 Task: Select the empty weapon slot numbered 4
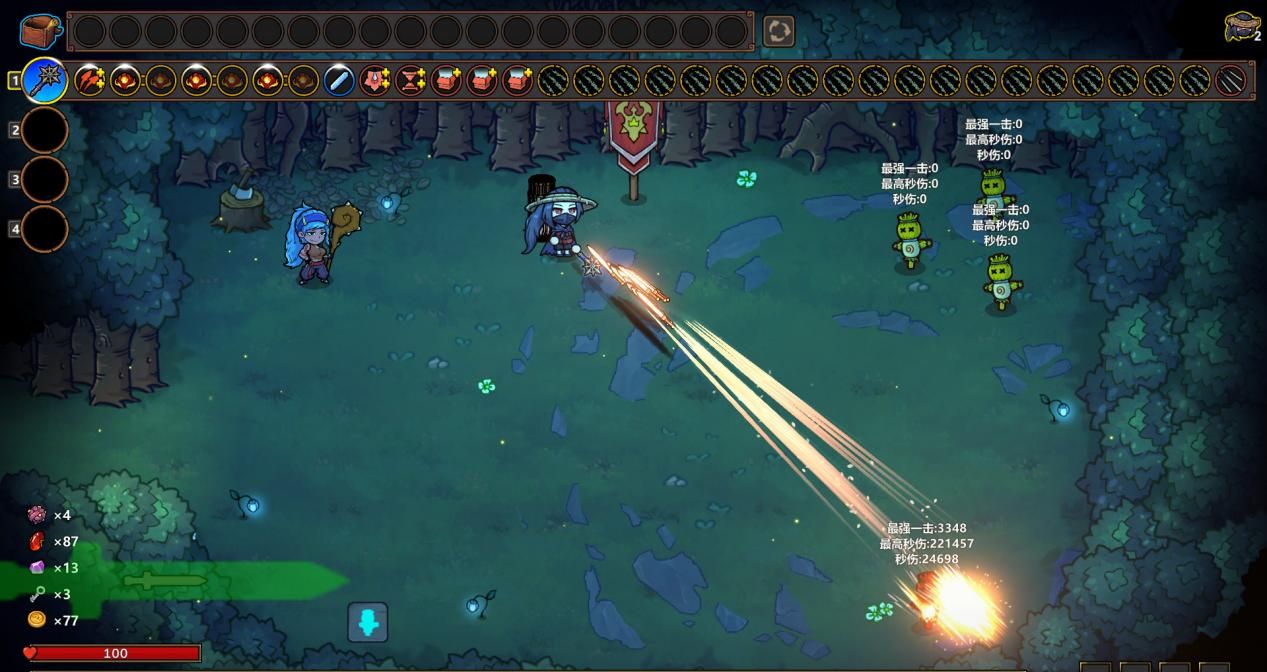(45, 229)
